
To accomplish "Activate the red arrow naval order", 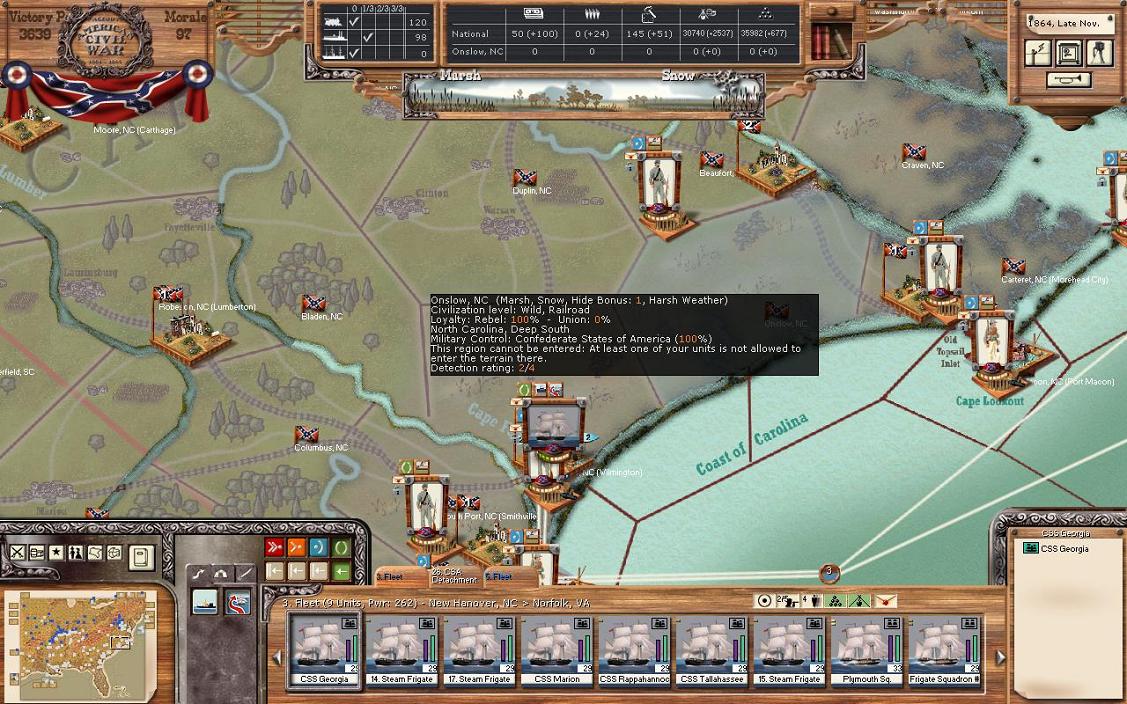I will click(238, 603).
